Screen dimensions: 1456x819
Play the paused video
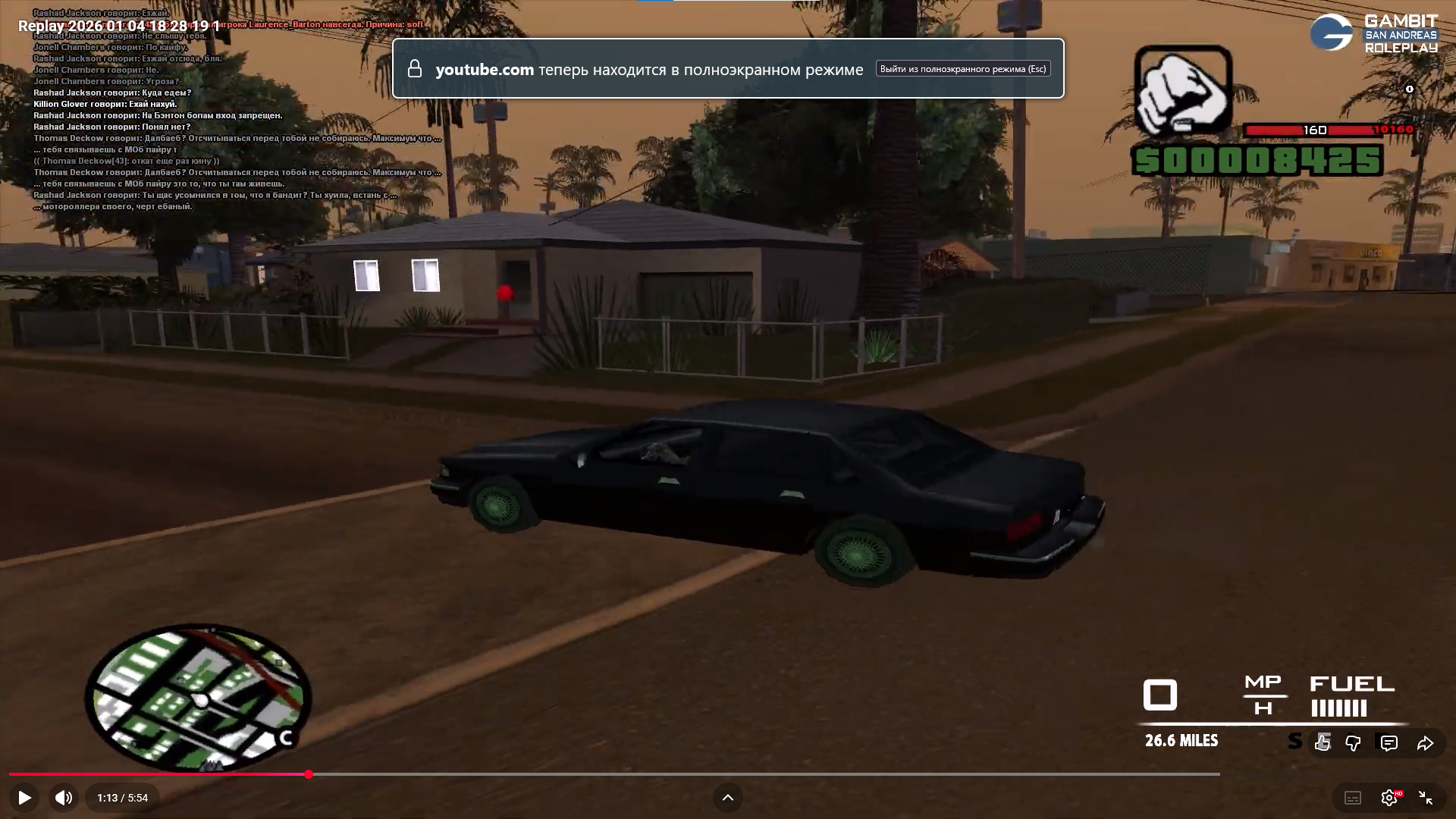pos(24,798)
